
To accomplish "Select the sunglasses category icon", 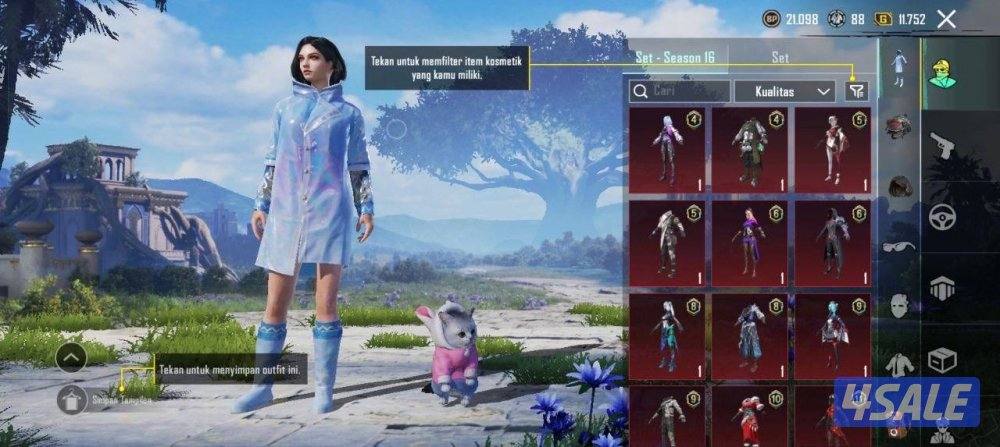I will (899, 247).
